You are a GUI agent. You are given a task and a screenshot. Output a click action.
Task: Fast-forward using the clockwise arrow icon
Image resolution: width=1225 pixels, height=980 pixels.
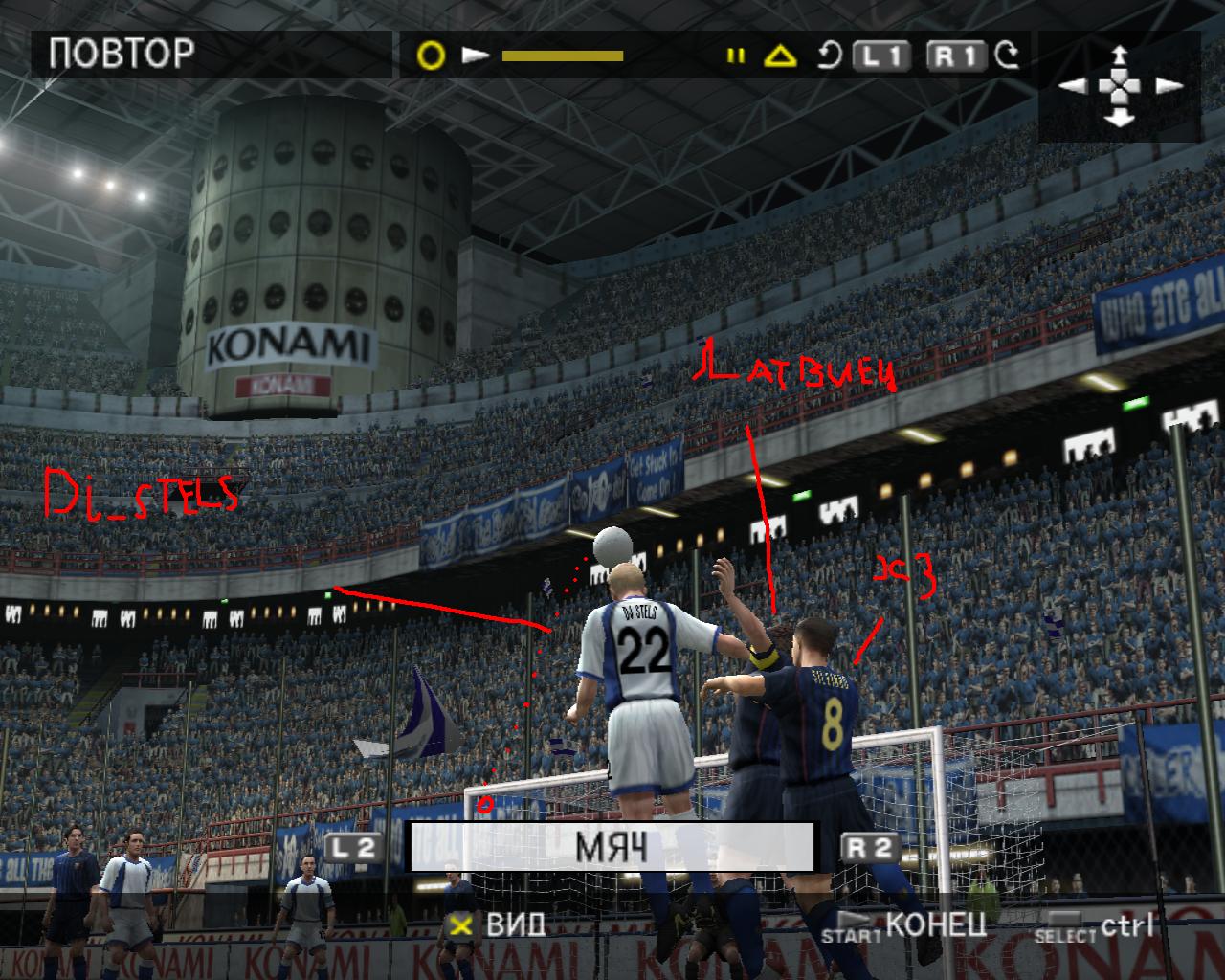pyautogui.click(x=1007, y=56)
